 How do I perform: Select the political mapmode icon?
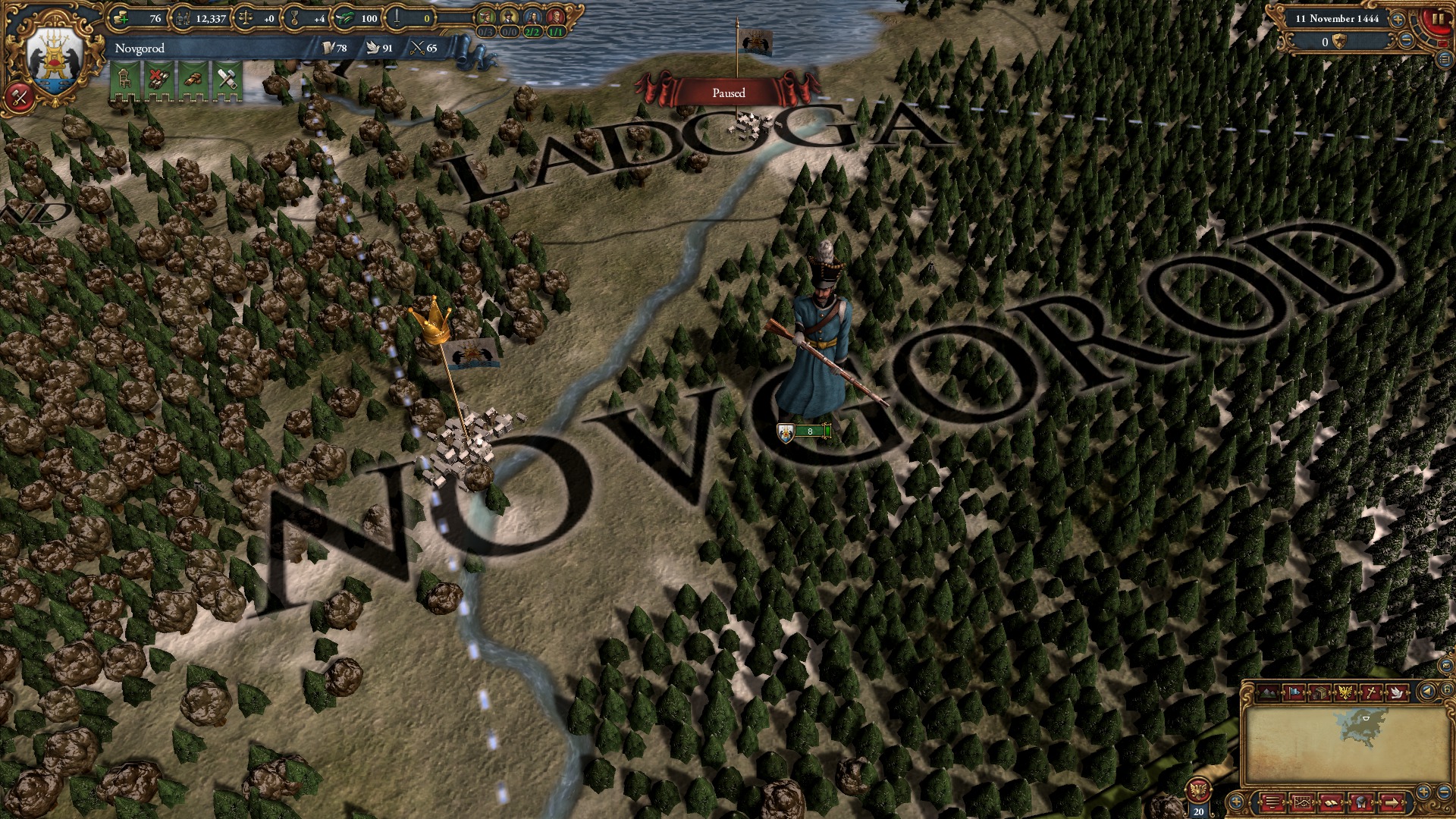1294,692
